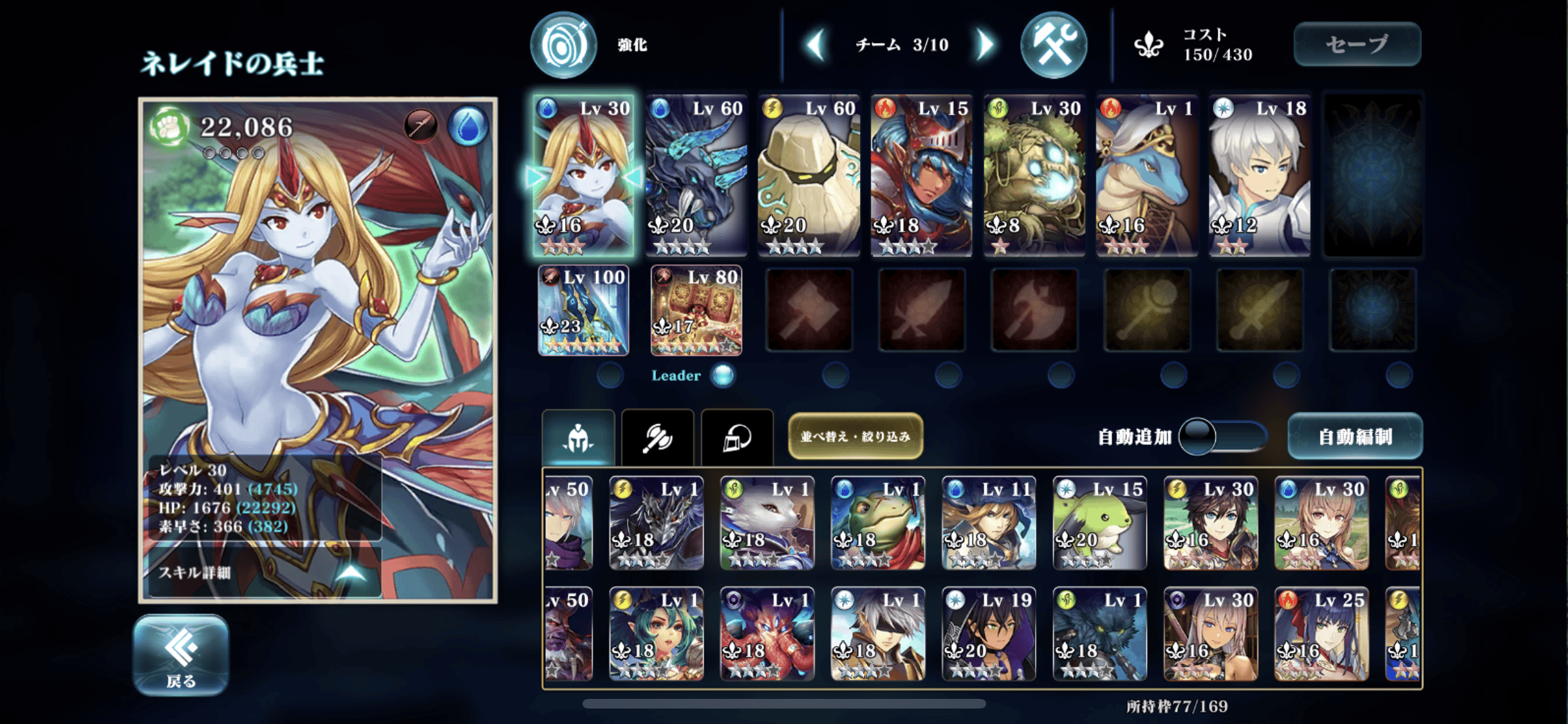Choose the Lv 100 blue weapon slot
This screenshot has height=724, width=1568.
click(x=583, y=310)
